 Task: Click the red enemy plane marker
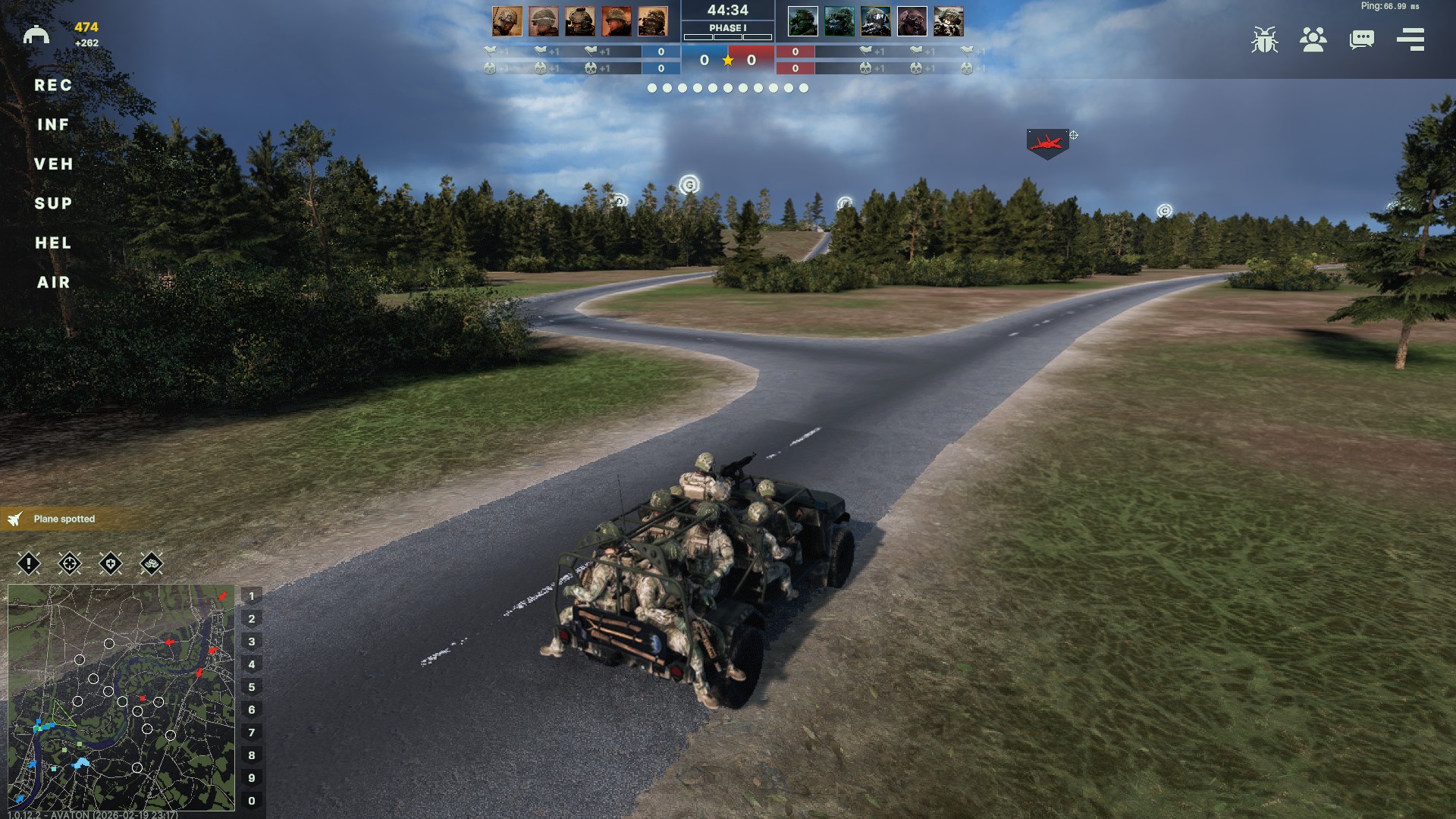(x=1047, y=143)
